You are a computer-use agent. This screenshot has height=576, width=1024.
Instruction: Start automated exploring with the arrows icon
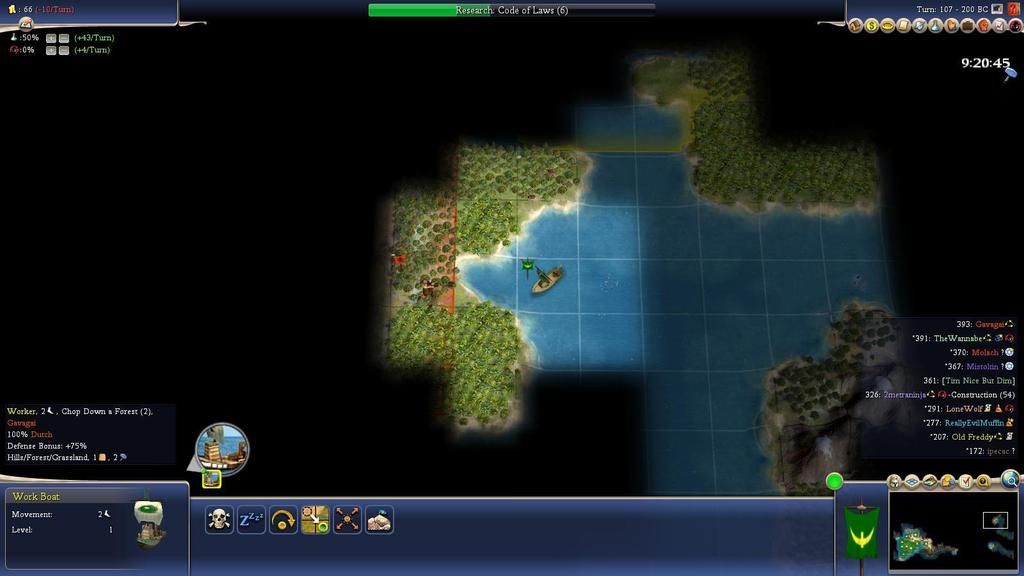347,519
